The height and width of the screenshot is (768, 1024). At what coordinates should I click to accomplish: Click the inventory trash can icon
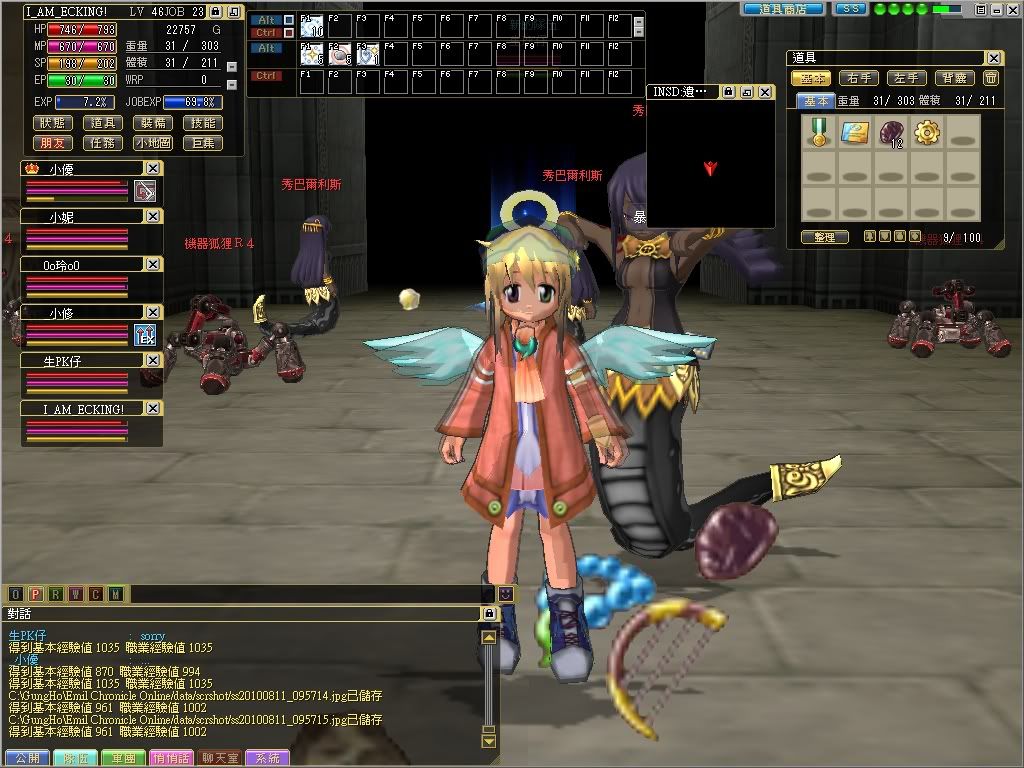click(991, 78)
